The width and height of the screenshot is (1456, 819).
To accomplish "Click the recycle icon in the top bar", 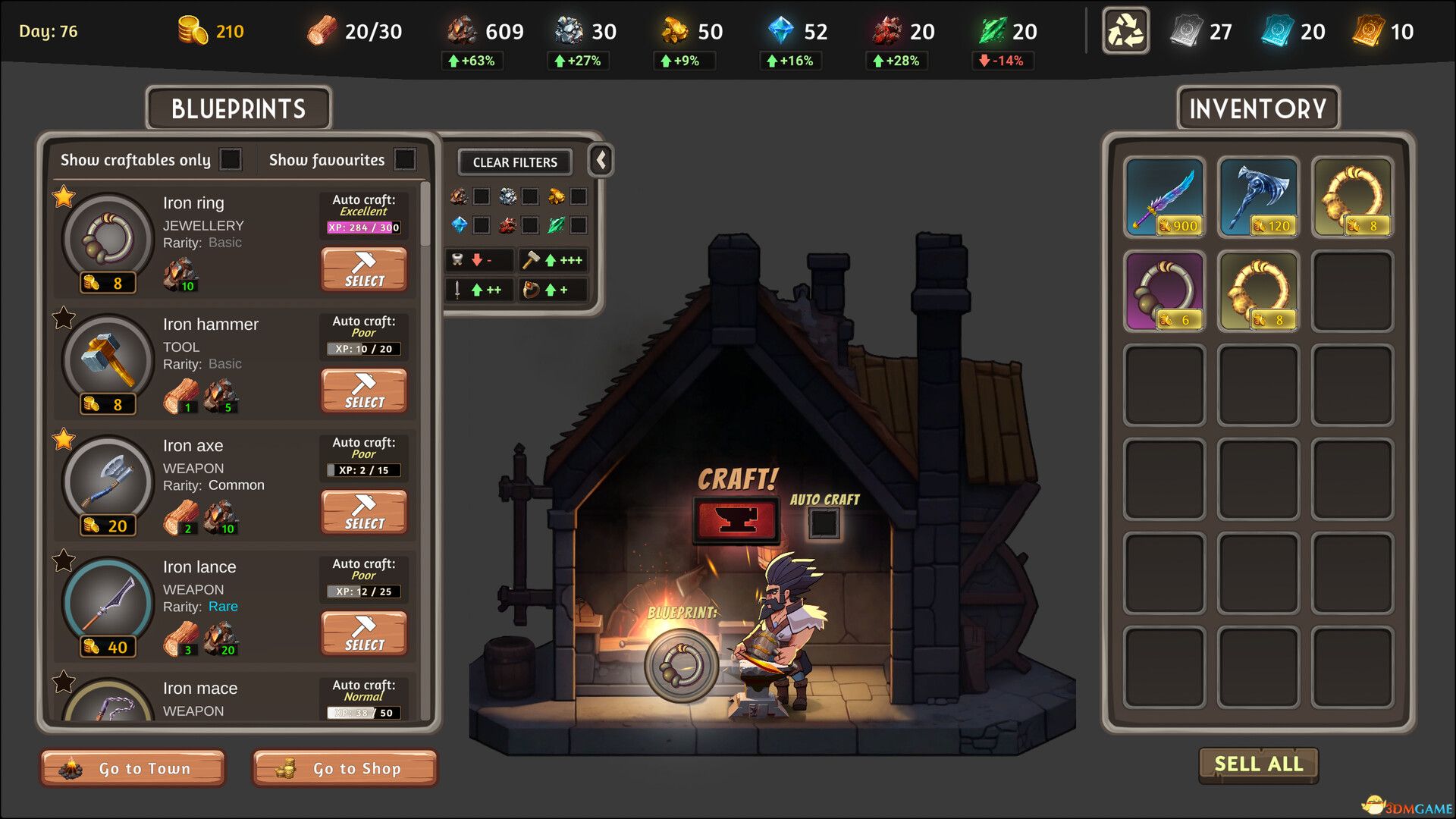I will coord(1125,31).
